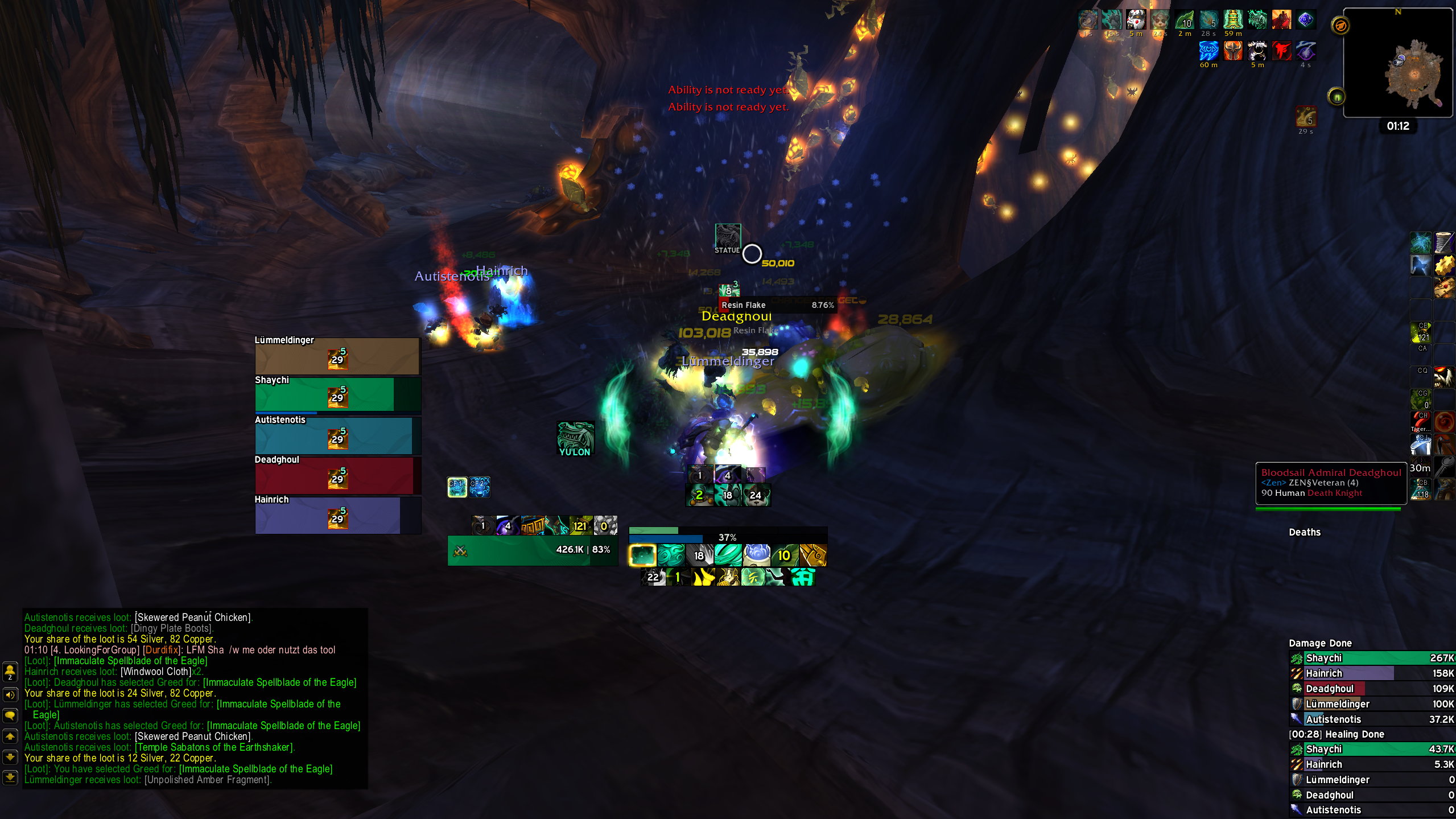Target Shaychi in the party frames
Viewport: 1456px width, 819px height.
[337, 395]
